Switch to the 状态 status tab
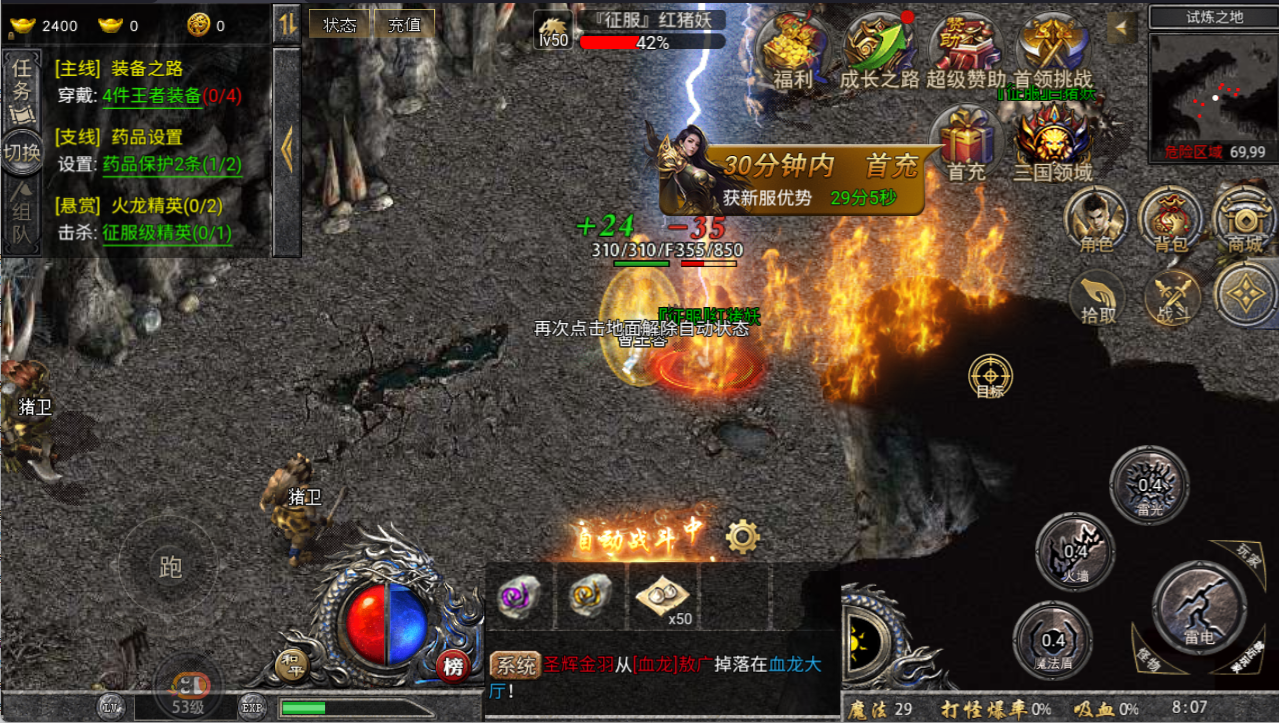 point(340,24)
